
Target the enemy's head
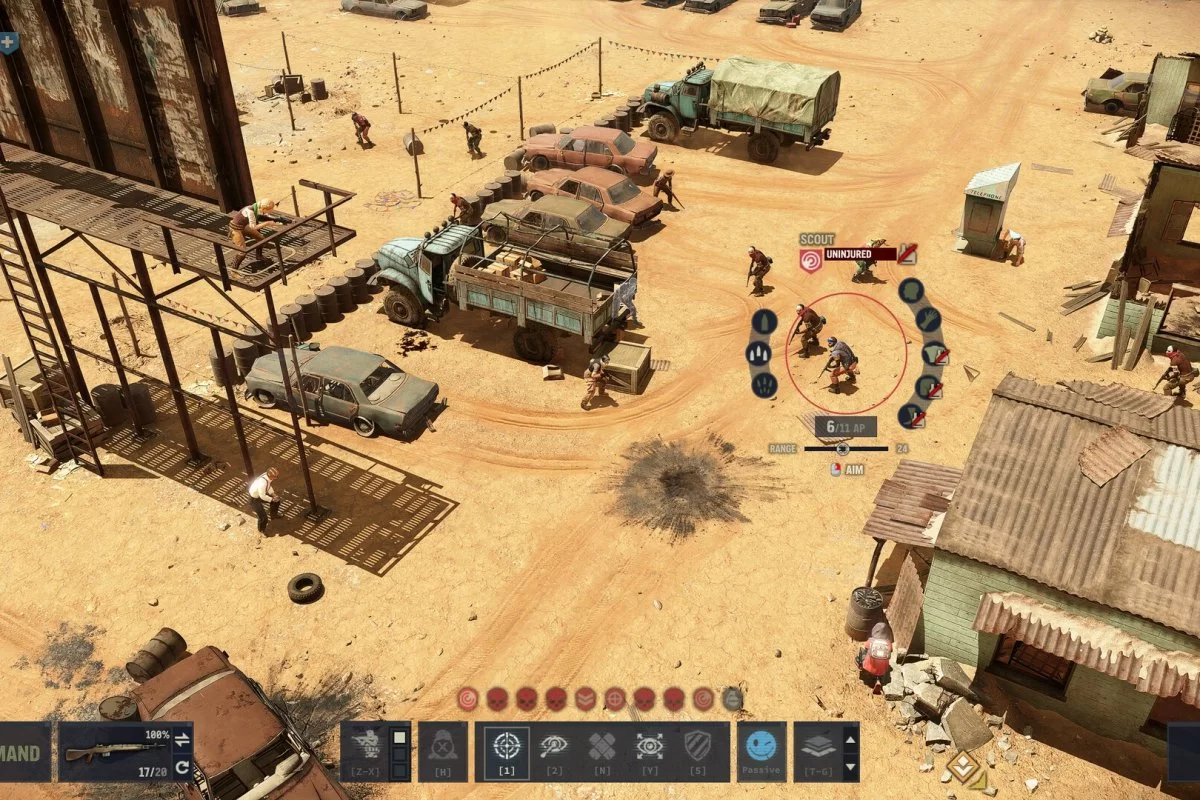point(910,291)
